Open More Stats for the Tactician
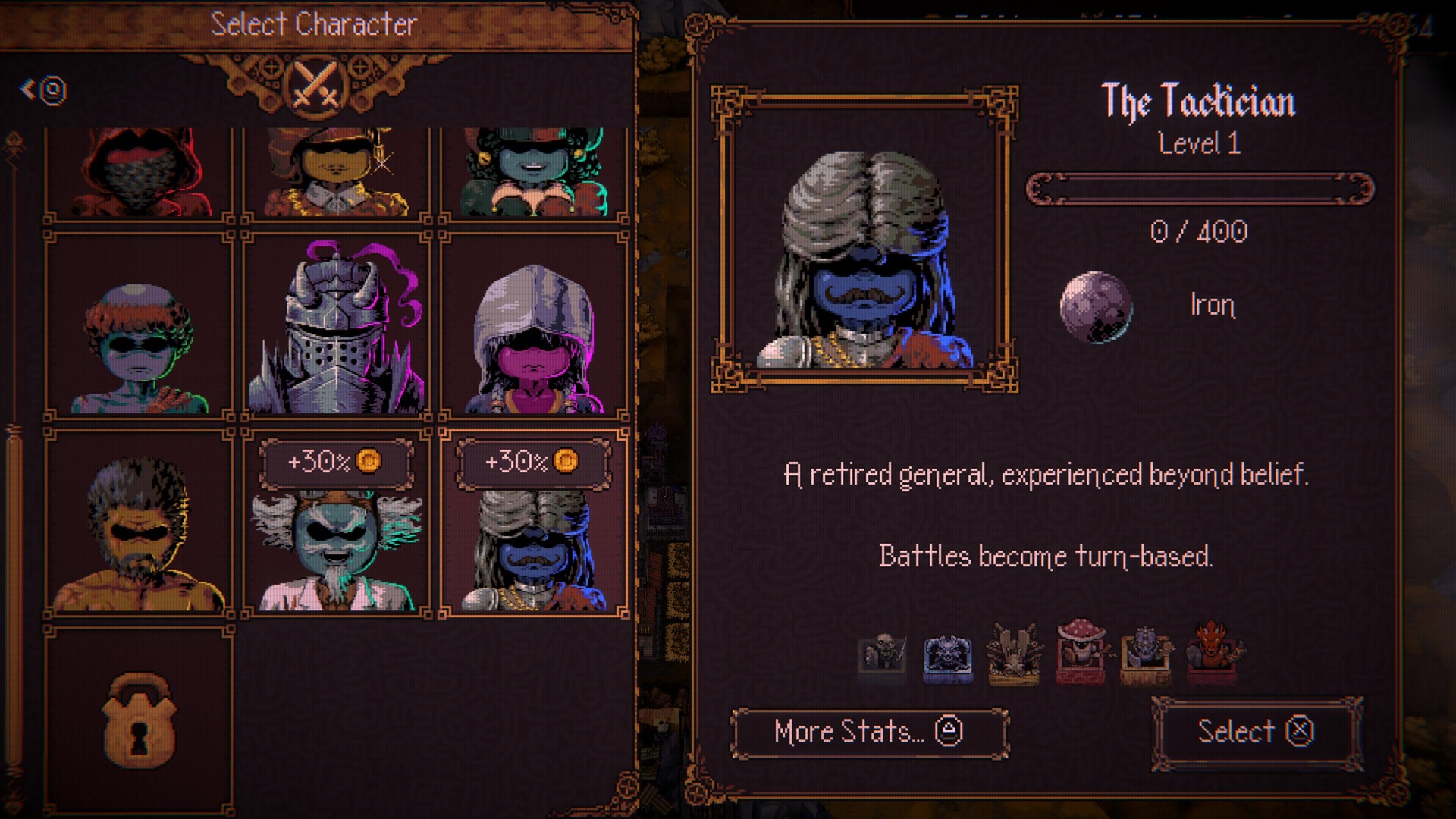Viewport: 1456px width, 819px height. (x=869, y=732)
